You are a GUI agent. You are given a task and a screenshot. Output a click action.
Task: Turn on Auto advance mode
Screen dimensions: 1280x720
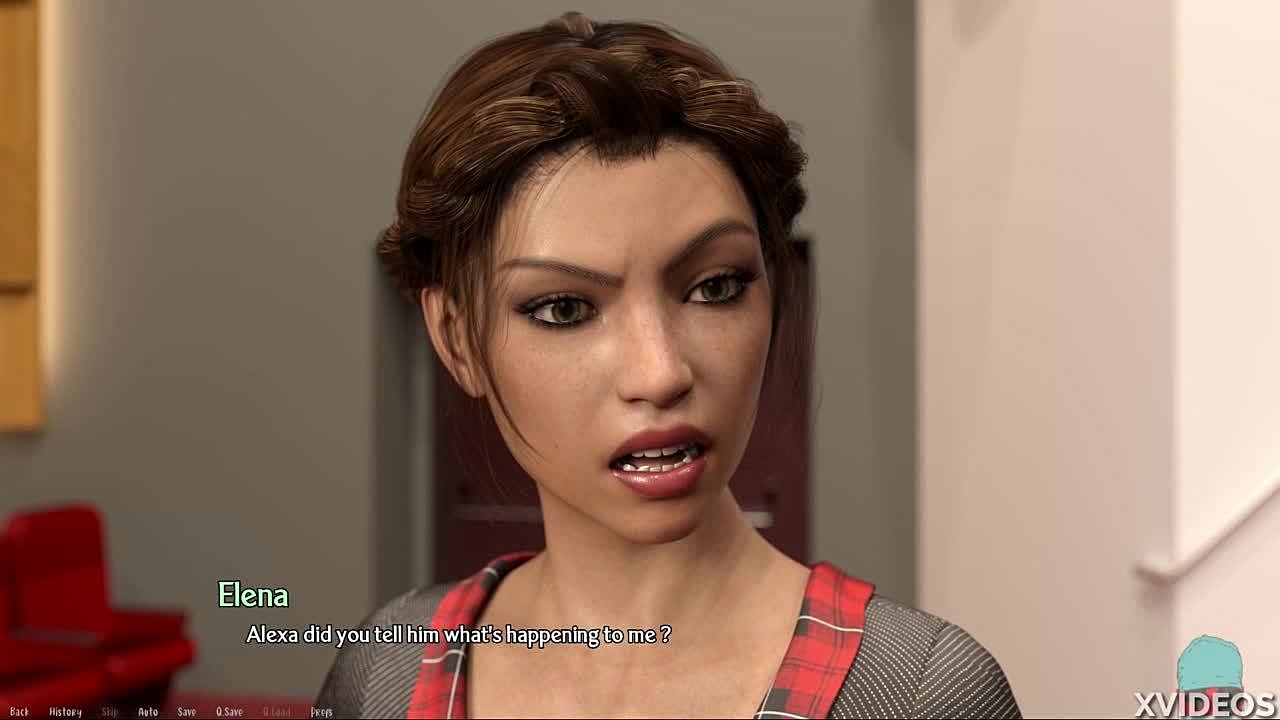[148, 712]
